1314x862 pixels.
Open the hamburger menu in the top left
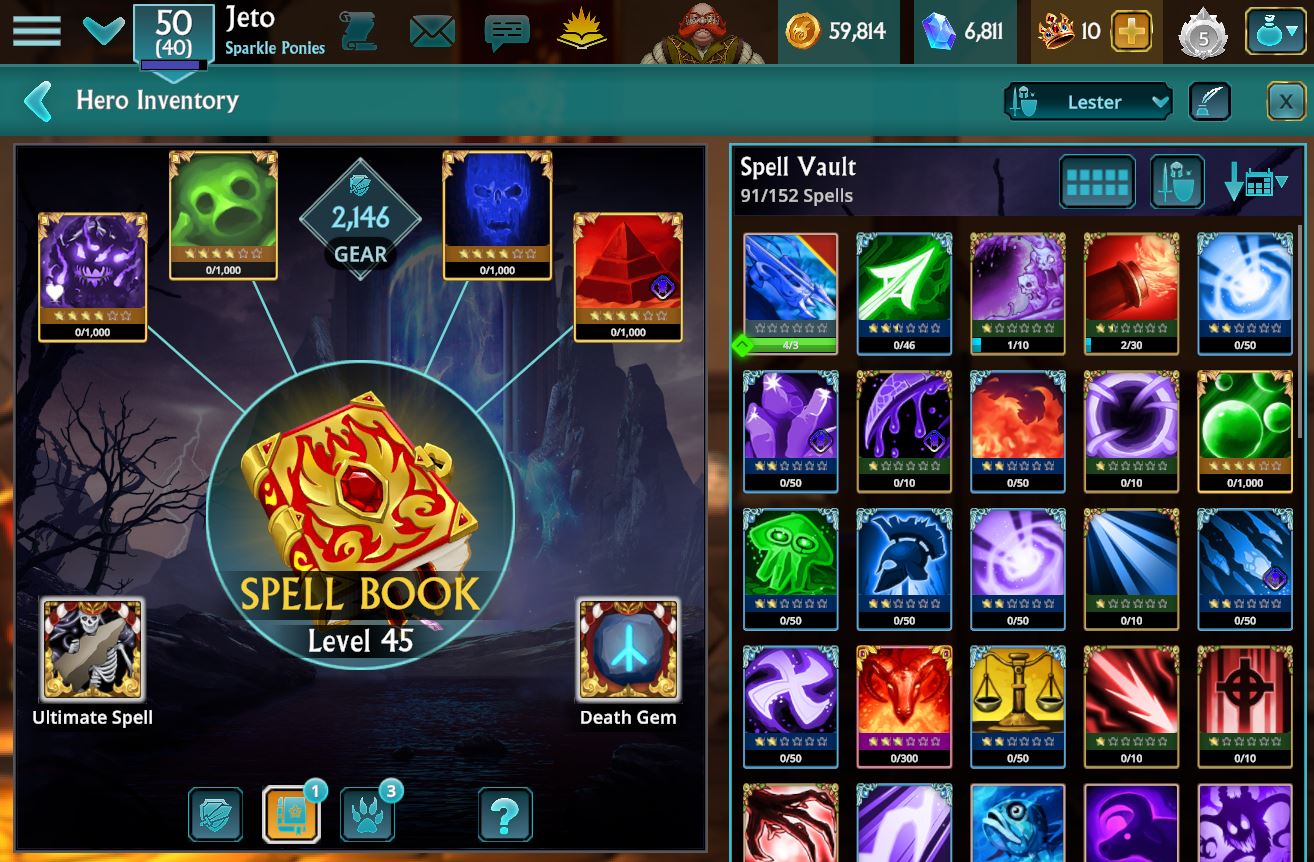pos(37,31)
